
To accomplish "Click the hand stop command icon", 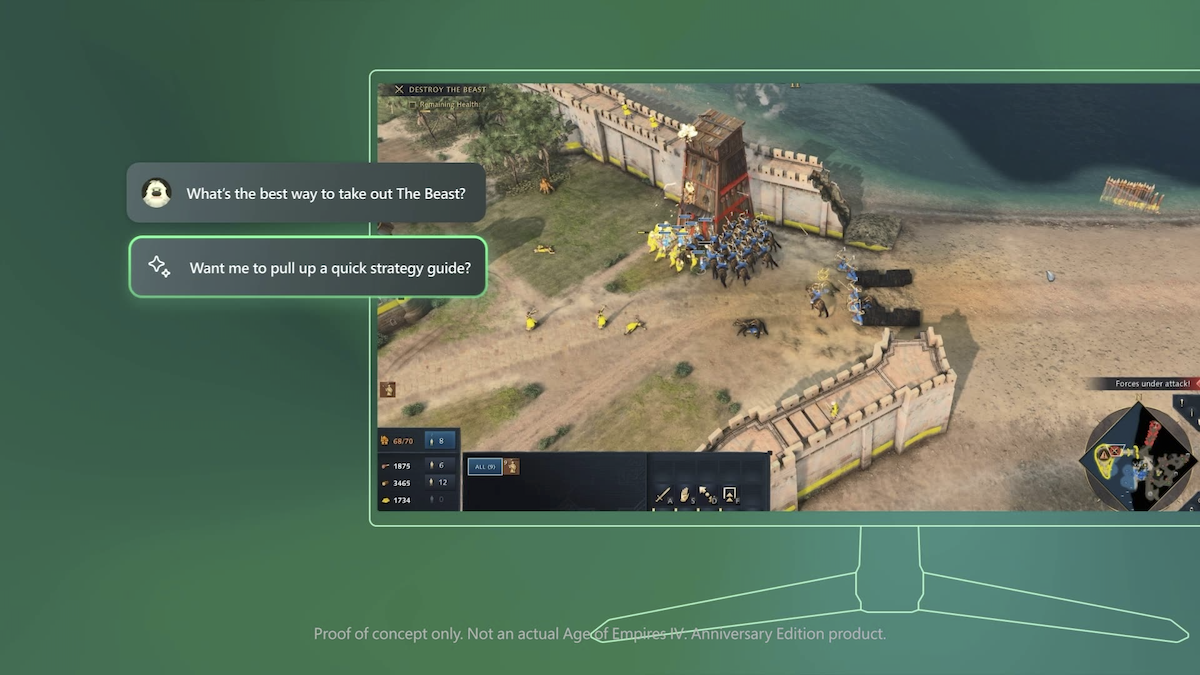I will pos(685,494).
